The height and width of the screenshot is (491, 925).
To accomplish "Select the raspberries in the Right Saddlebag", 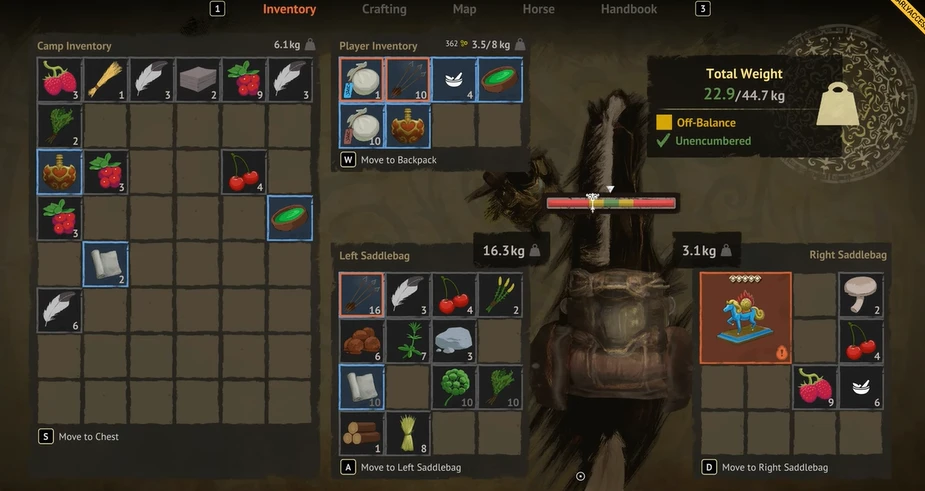I will tap(815, 386).
